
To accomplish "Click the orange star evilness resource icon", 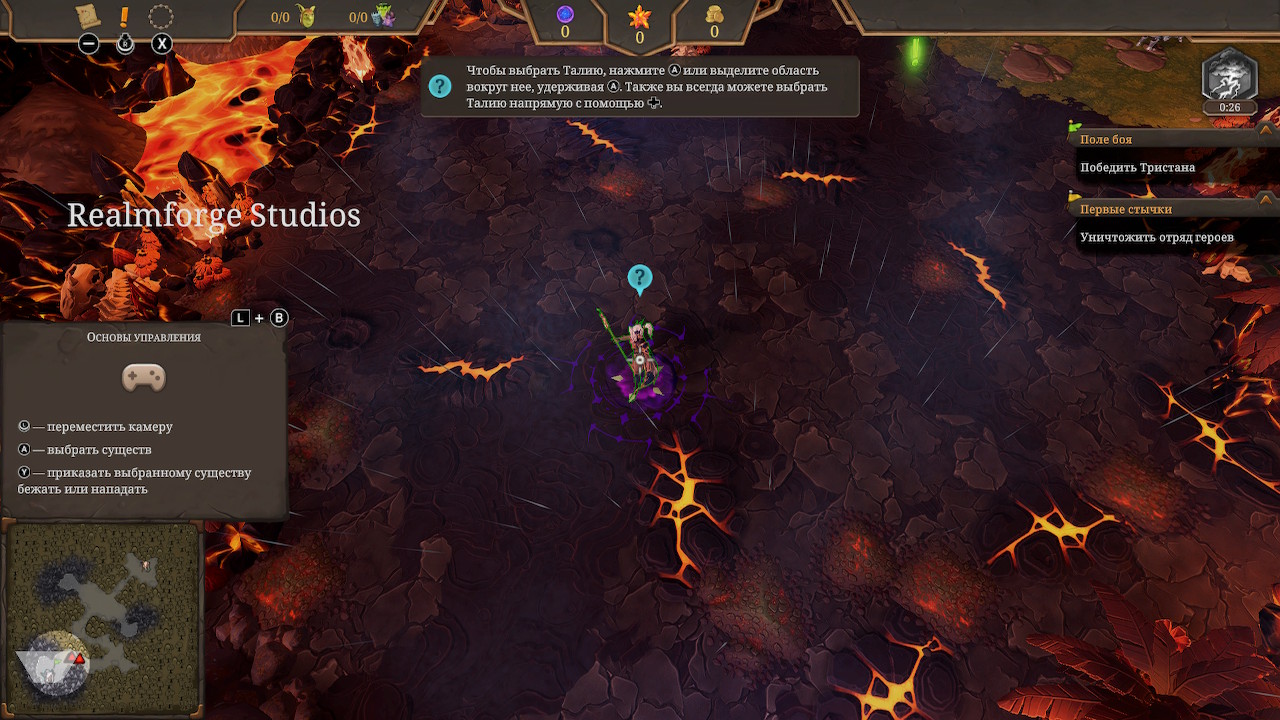I will pyautogui.click(x=639, y=17).
